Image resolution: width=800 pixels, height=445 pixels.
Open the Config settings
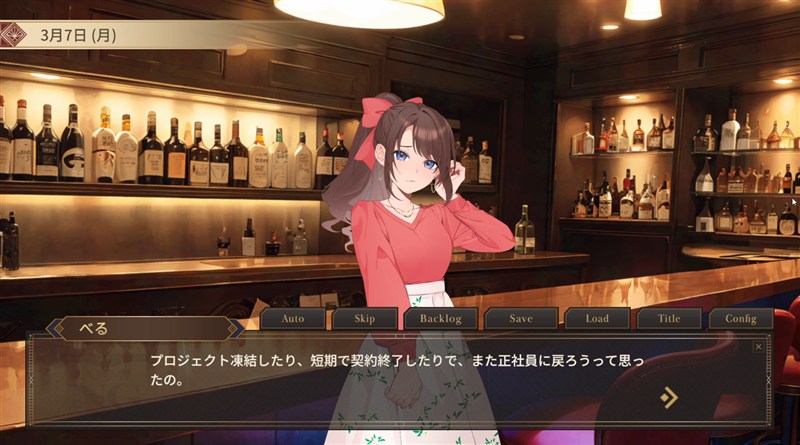click(741, 319)
